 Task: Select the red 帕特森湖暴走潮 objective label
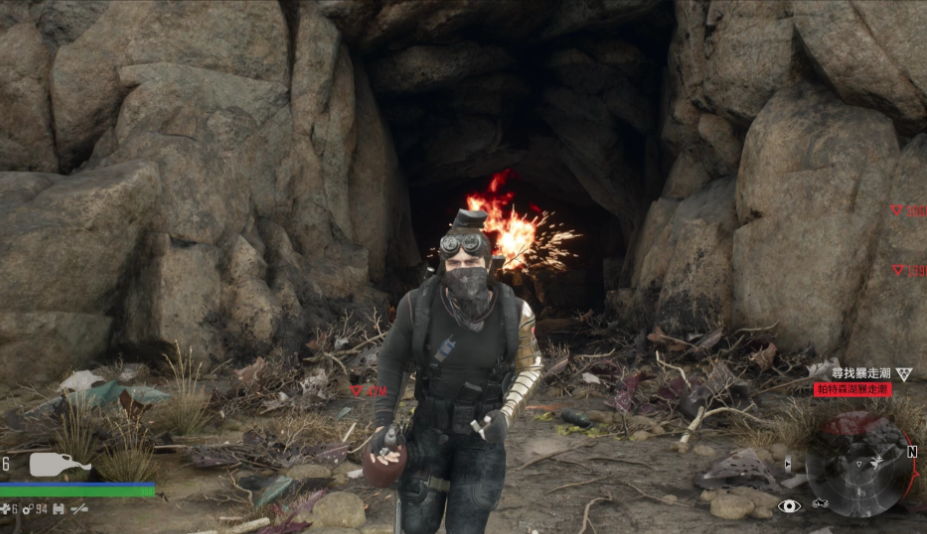(x=852, y=389)
